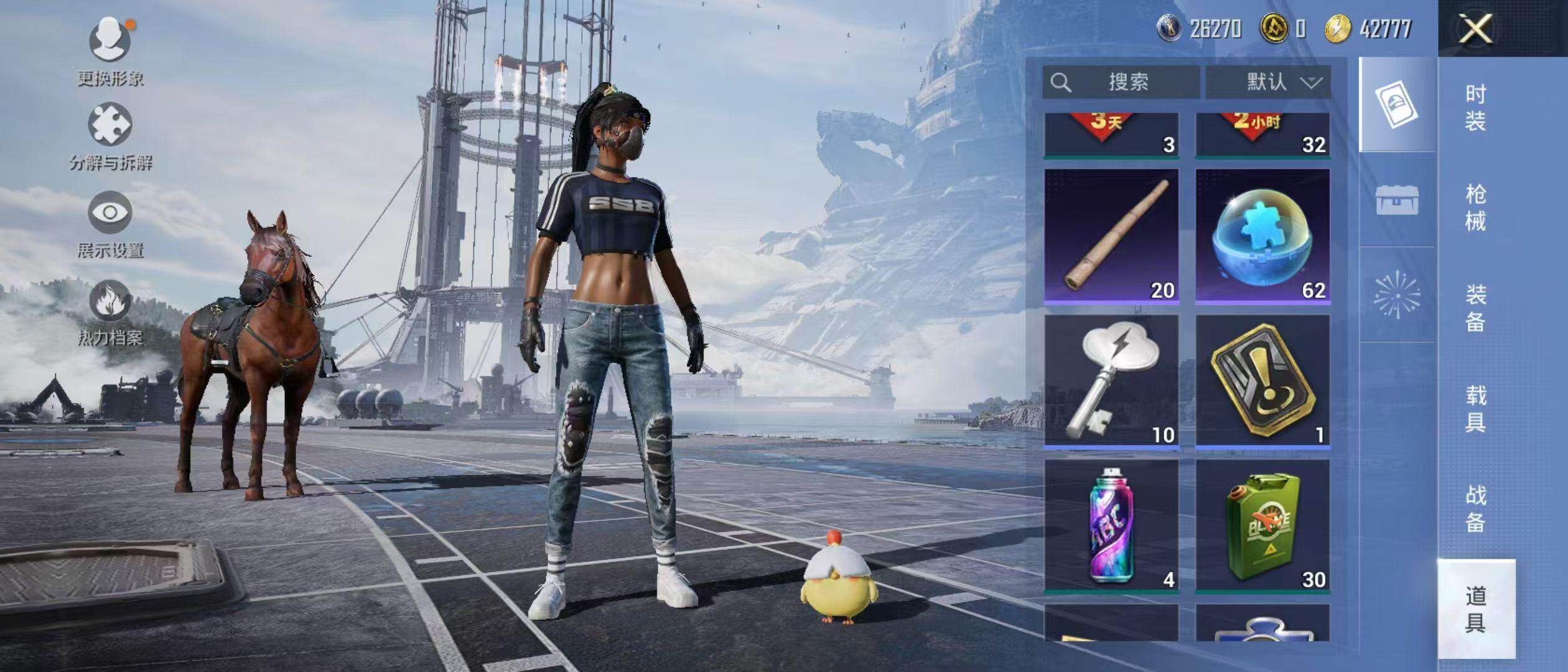Switch to the 战备 combat readiness tab
The width and height of the screenshot is (1568, 672).
[1475, 508]
